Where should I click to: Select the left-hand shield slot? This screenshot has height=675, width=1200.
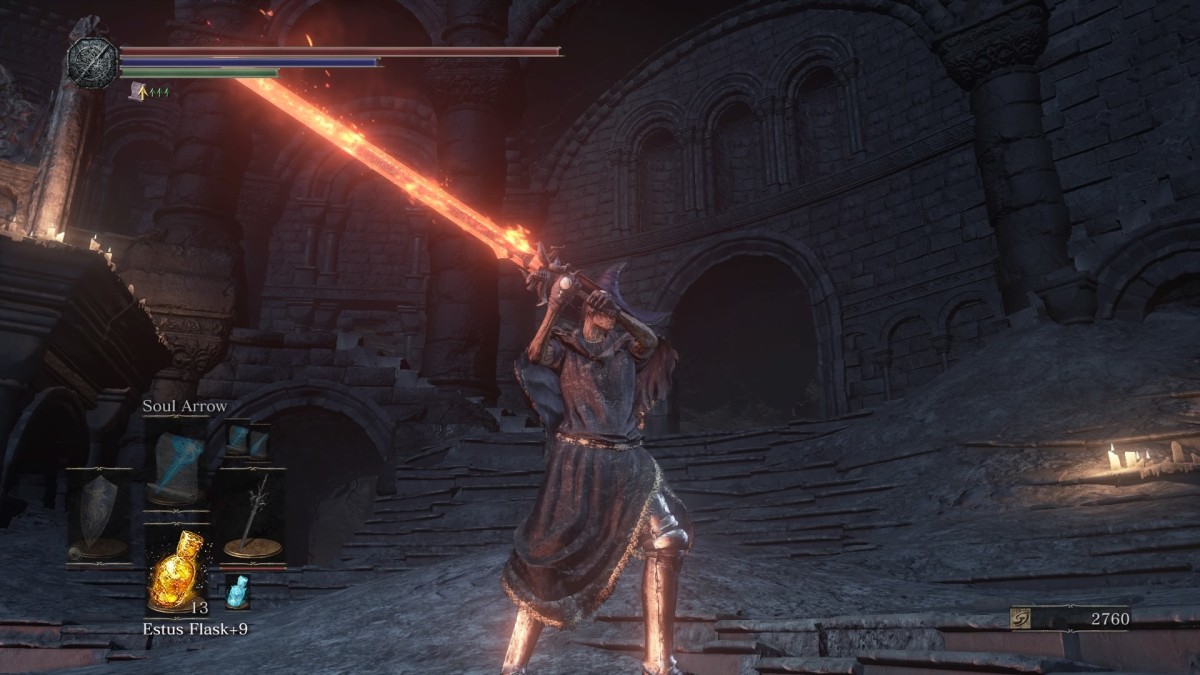pyautogui.click(x=98, y=517)
